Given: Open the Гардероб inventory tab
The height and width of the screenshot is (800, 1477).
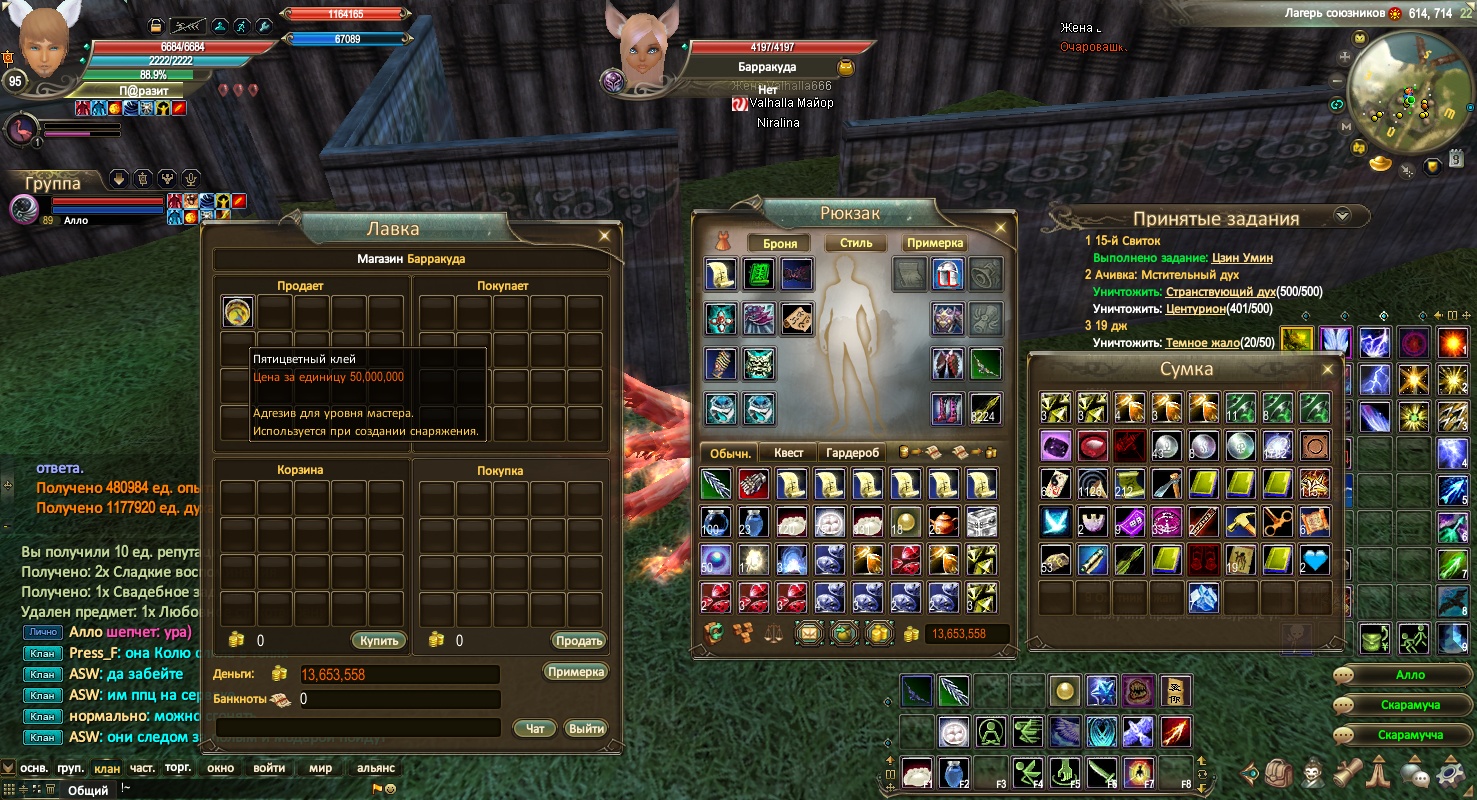Looking at the screenshot, I should 853,453.
